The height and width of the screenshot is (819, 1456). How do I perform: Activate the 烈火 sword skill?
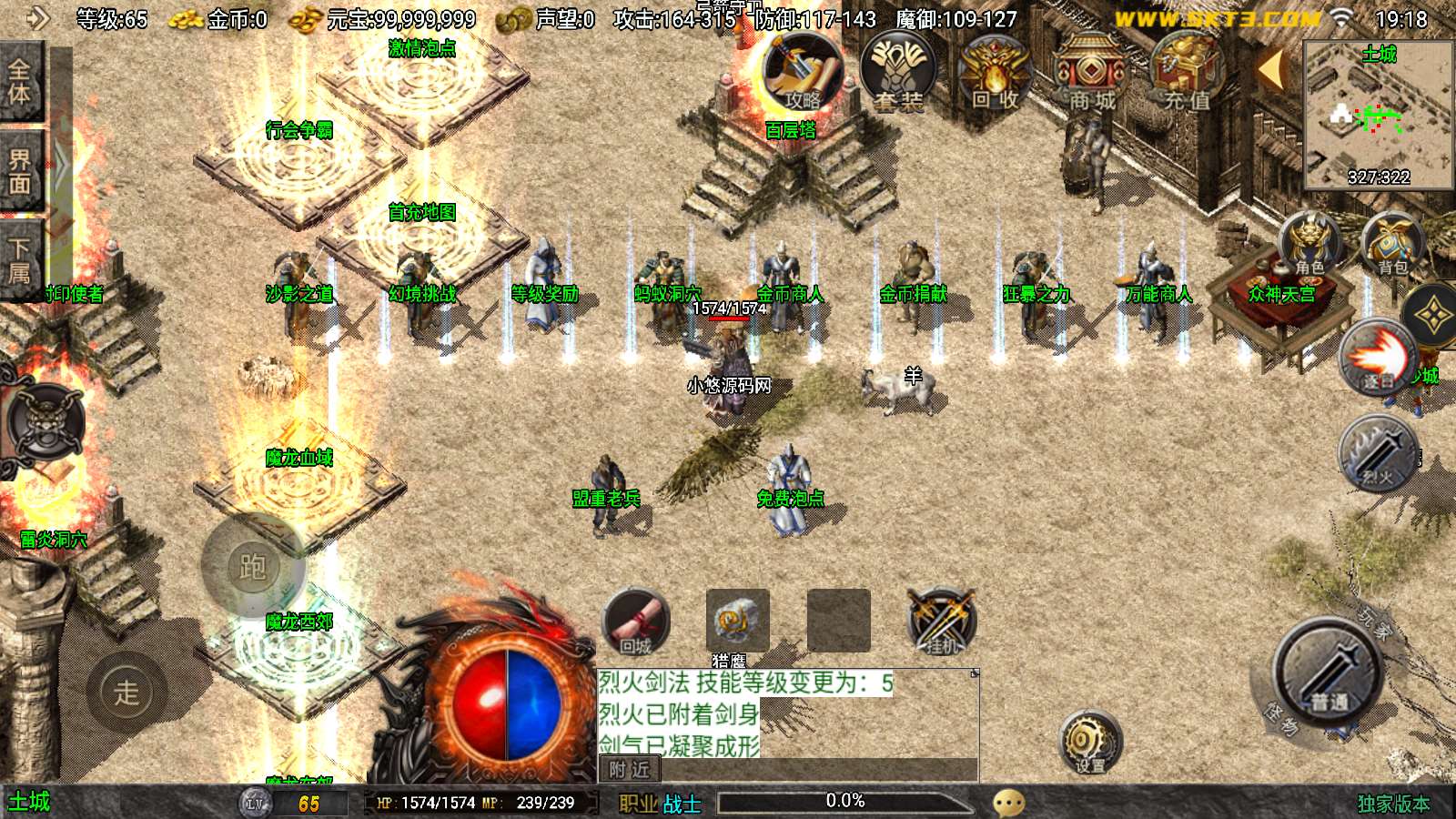click(1378, 452)
